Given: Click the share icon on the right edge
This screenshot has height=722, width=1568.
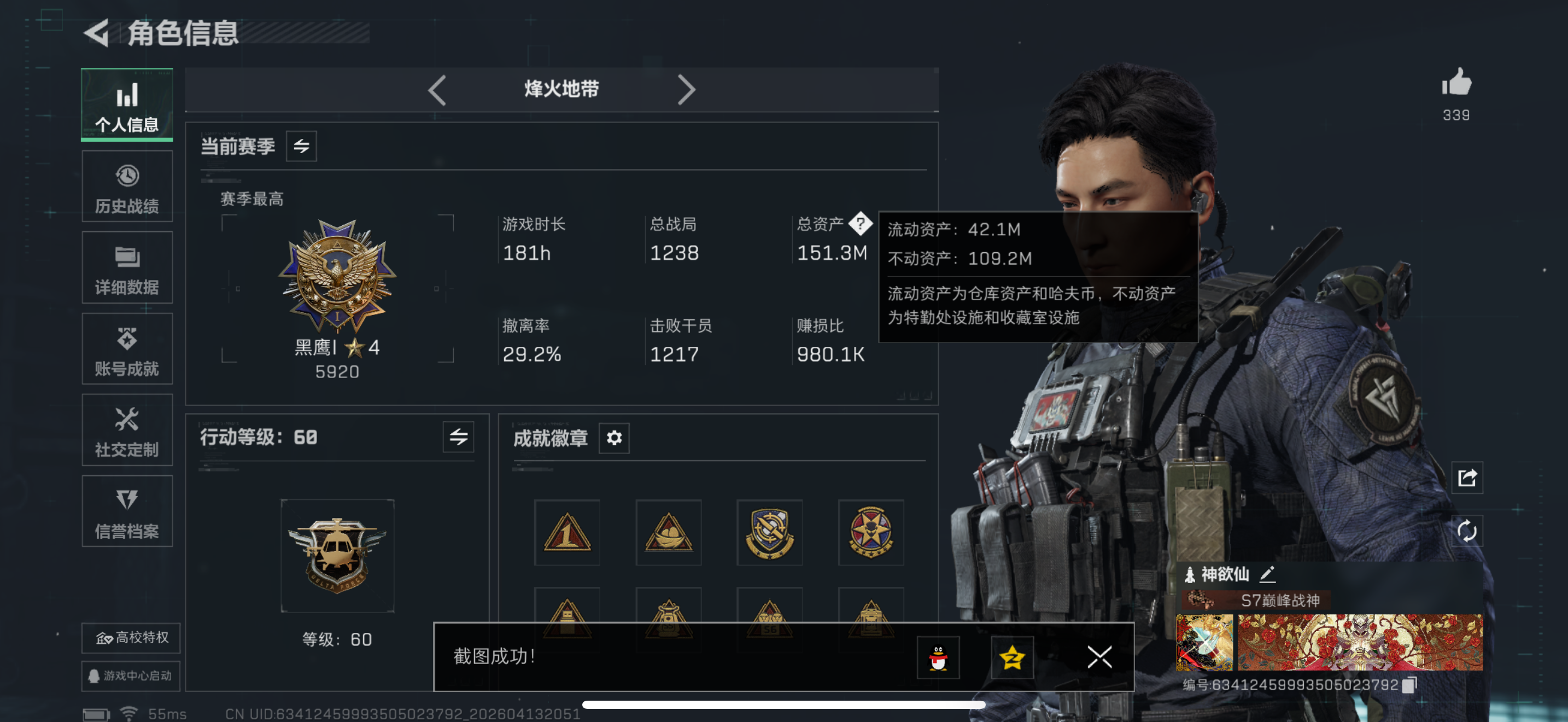Looking at the screenshot, I should click(x=1467, y=479).
